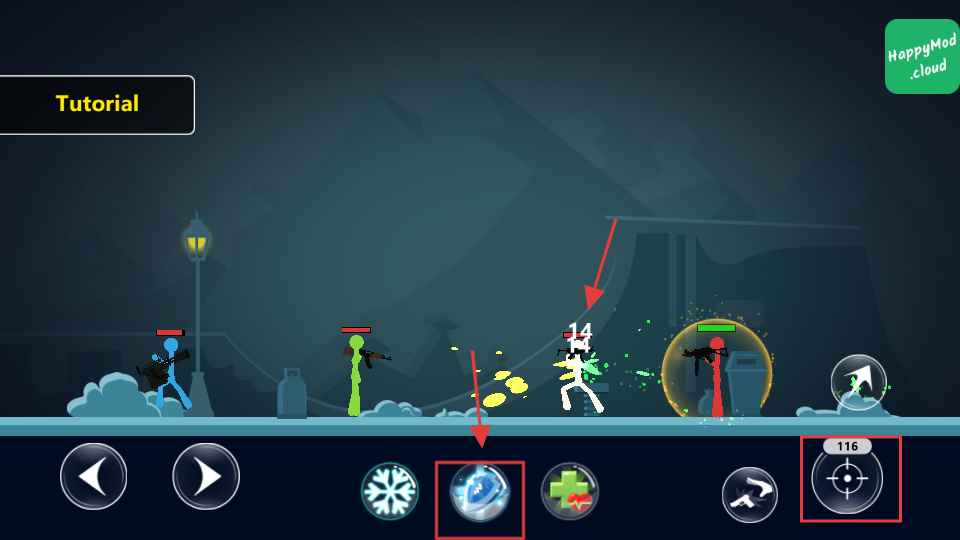Tap the move right arrow button
Image resolution: width=960 pixels, height=540 pixels.
click(x=206, y=476)
